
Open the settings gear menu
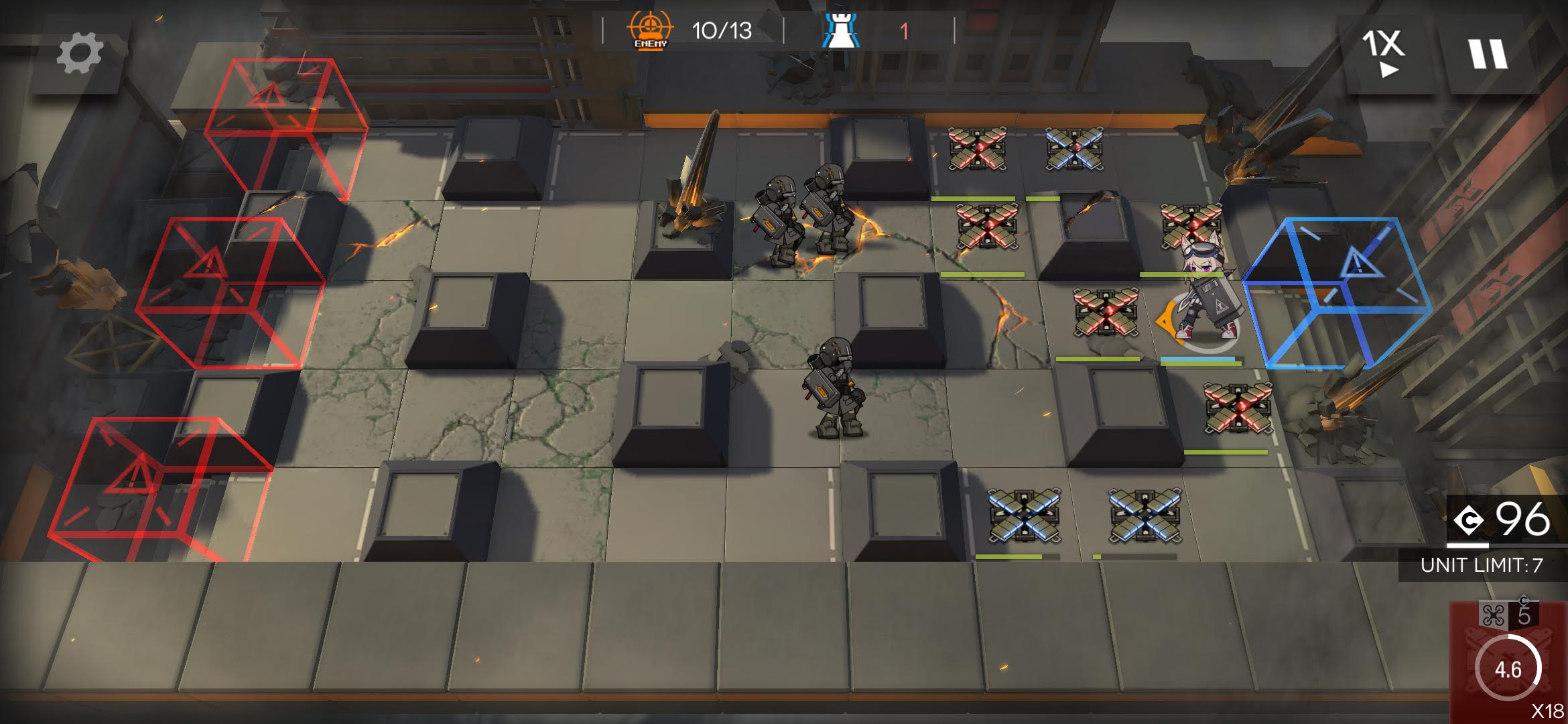79,54
